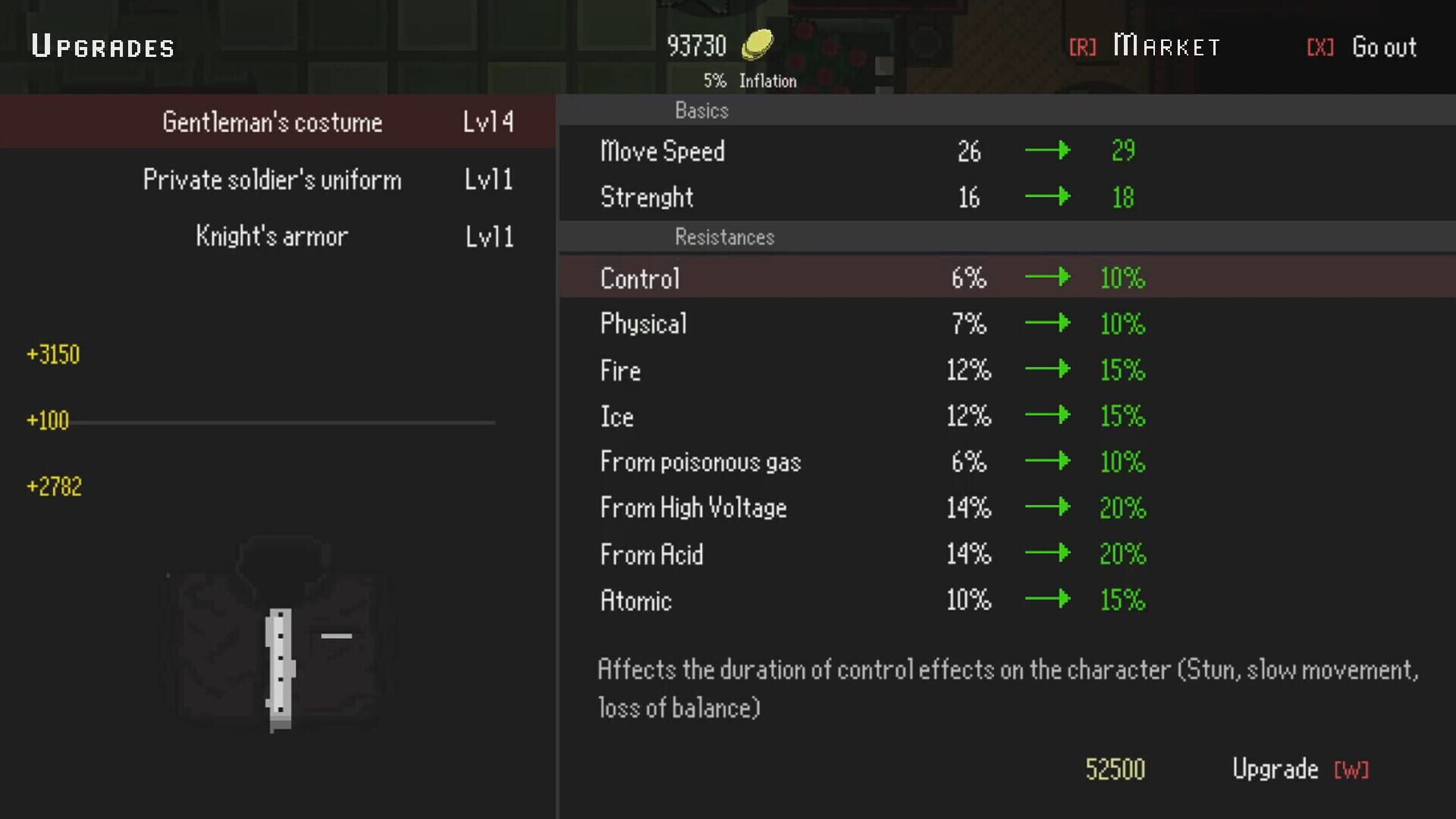
Task: Select the Private soldier's uniform Lv11 entry
Action: click(x=273, y=179)
